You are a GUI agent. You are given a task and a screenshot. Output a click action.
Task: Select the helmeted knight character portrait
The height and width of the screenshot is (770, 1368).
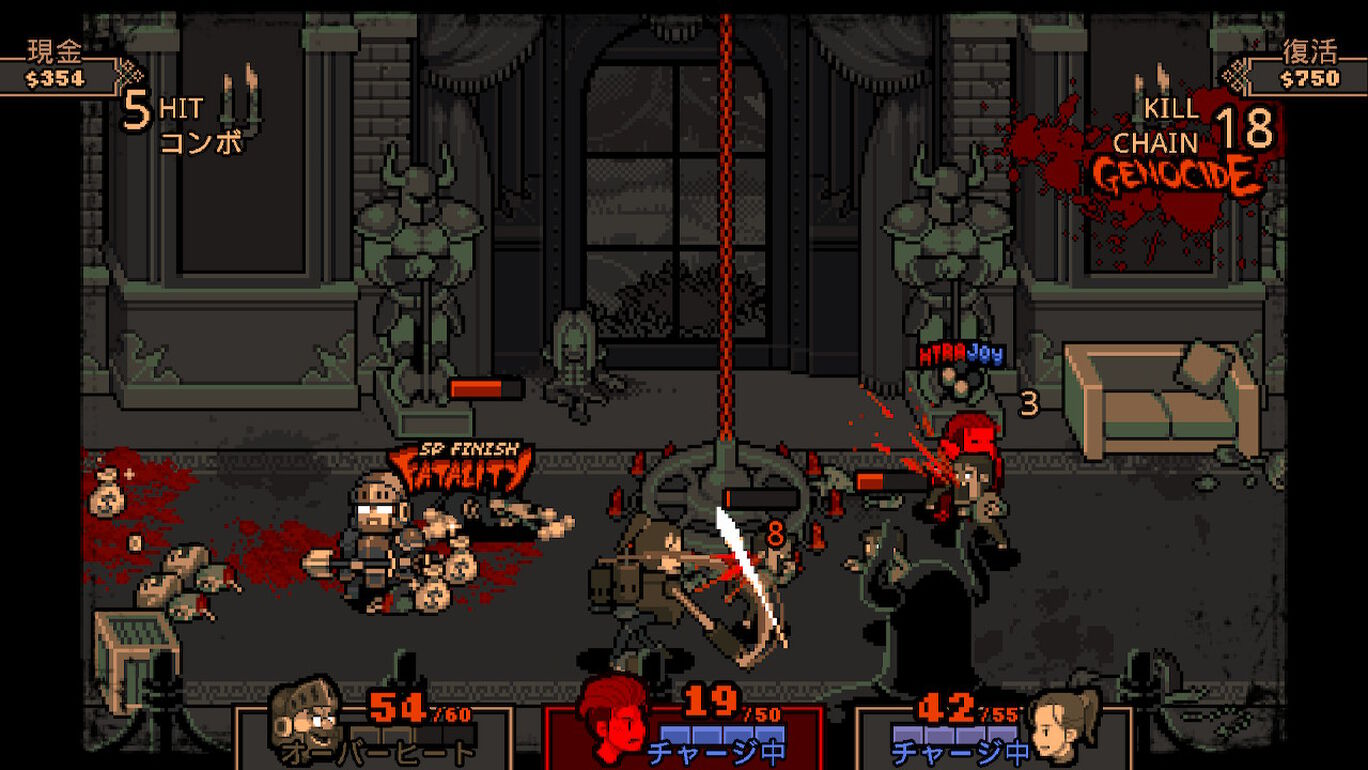(306, 718)
